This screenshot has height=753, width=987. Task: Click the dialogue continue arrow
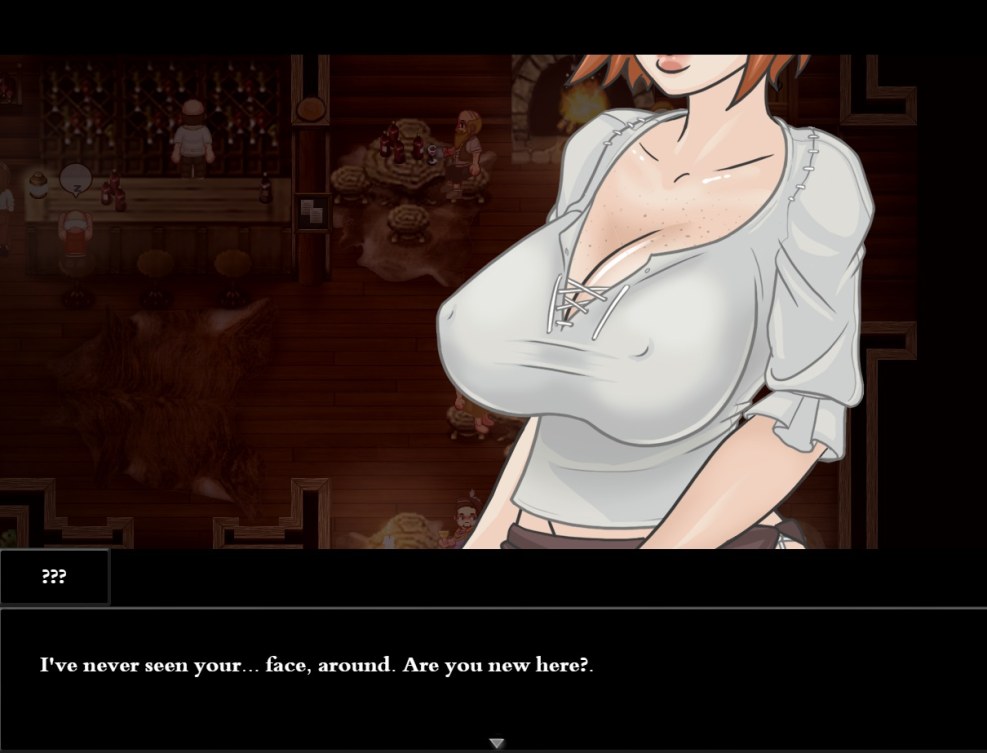point(496,743)
